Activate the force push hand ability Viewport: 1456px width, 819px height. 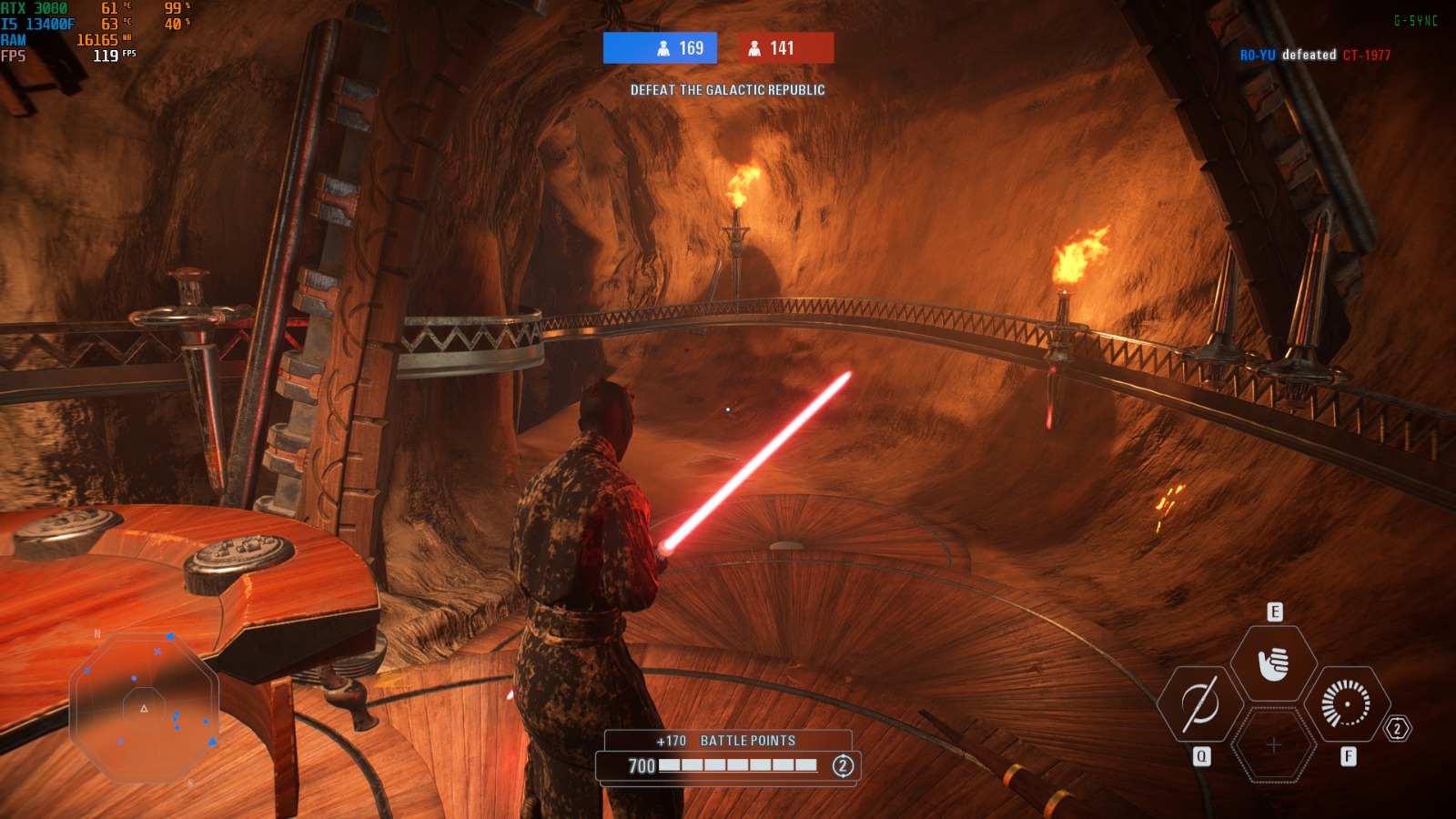tap(1273, 663)
